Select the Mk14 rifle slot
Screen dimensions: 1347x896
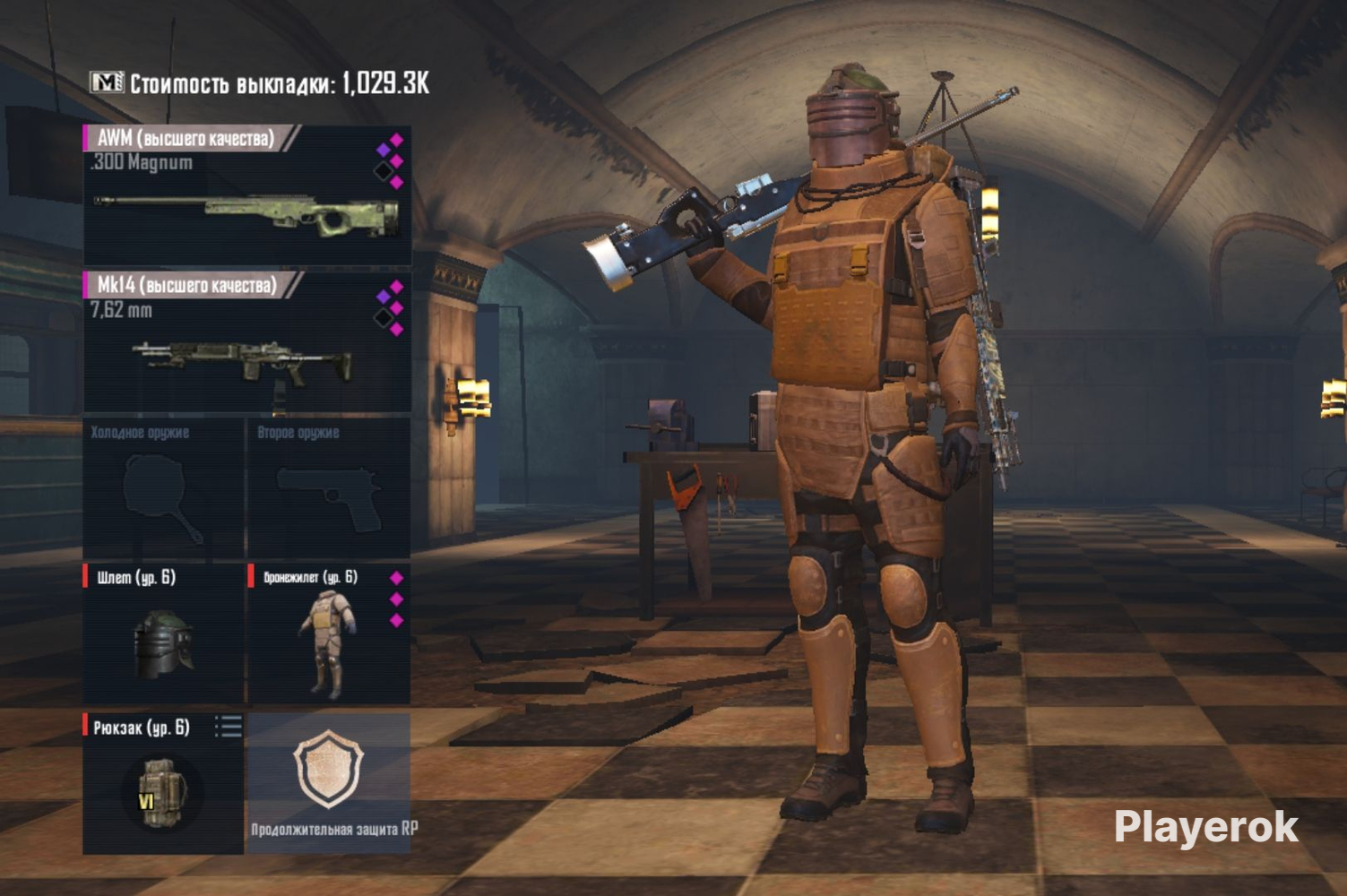tap(246, 345)
